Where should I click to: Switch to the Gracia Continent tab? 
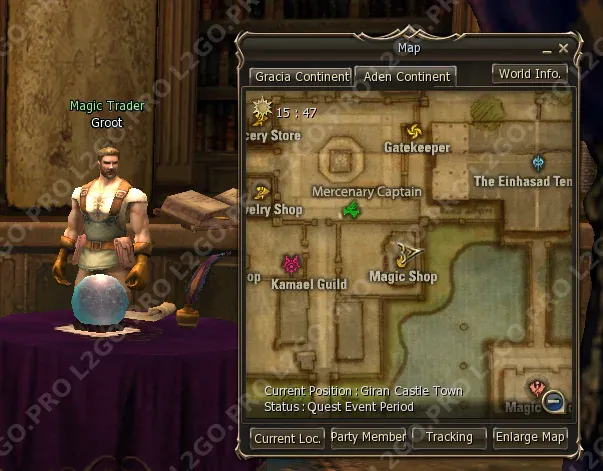[301, 76]
